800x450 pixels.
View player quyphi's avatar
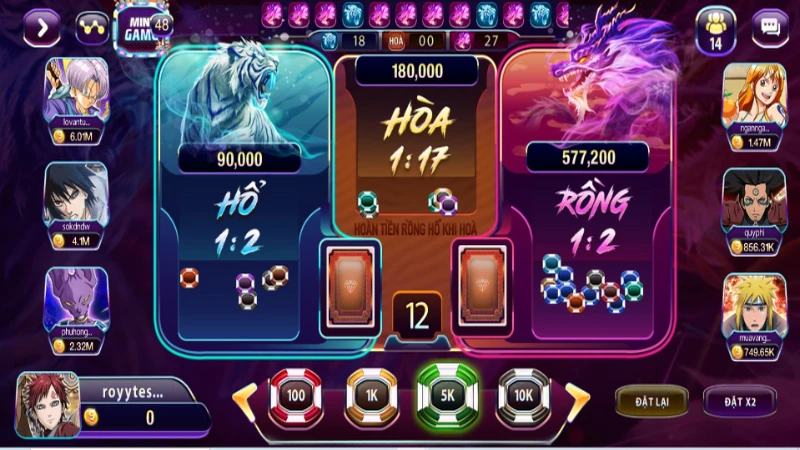click(754, 198)
